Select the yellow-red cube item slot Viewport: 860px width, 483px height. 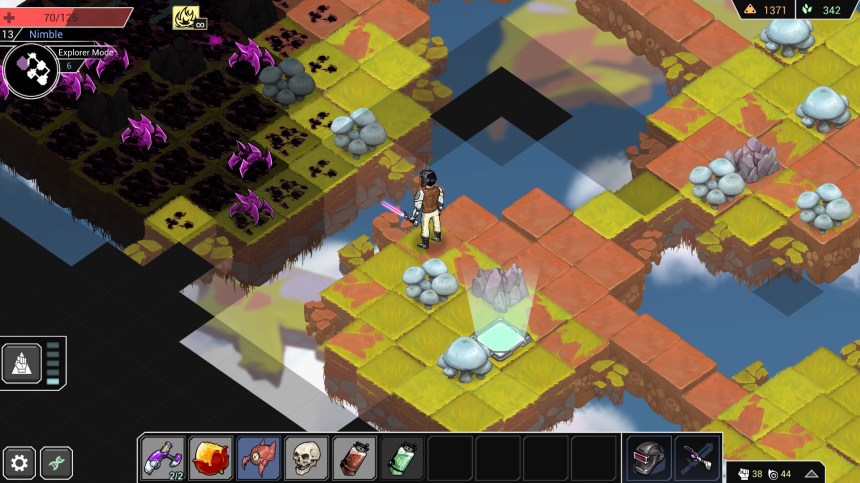(211, 458)
